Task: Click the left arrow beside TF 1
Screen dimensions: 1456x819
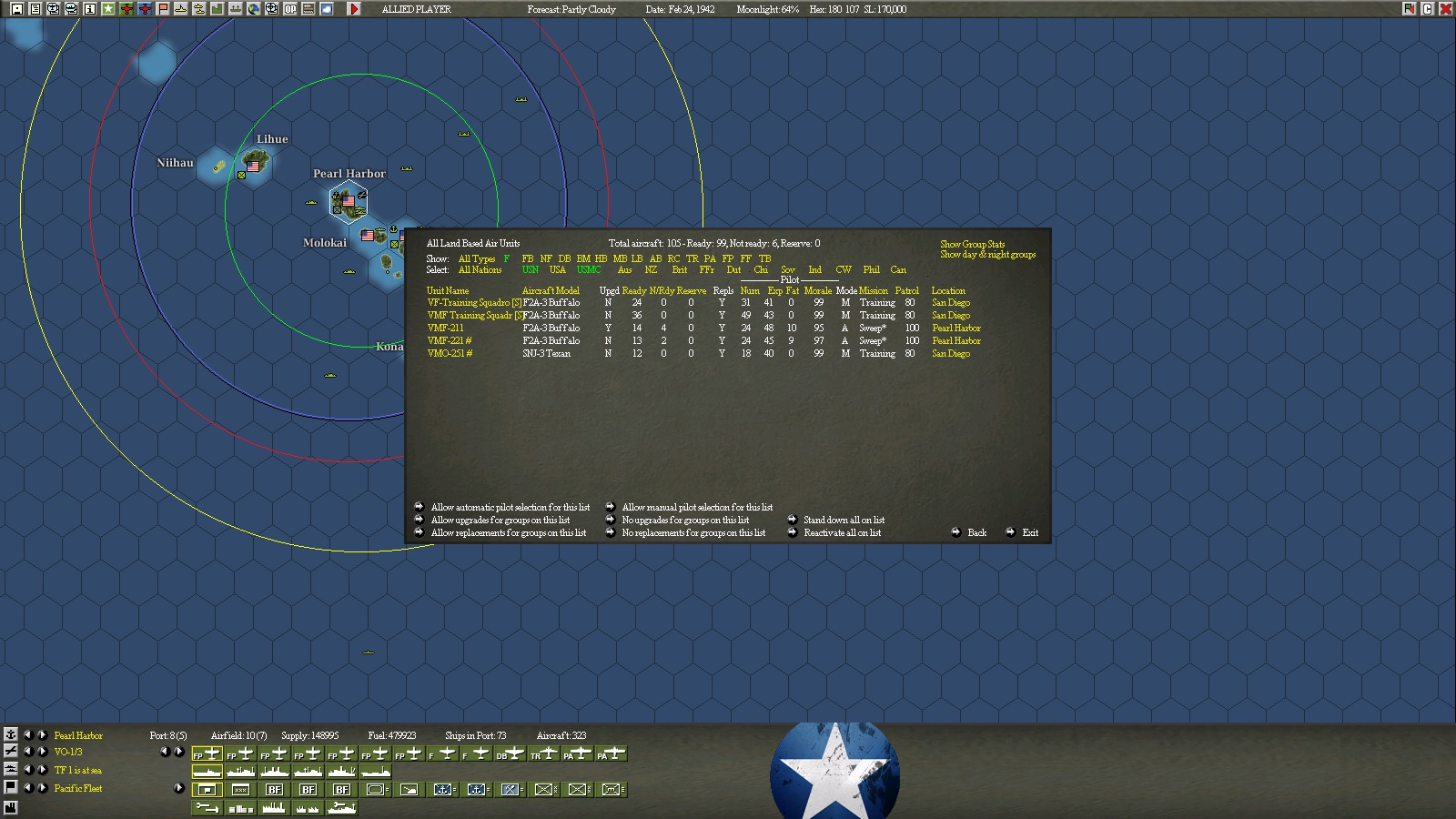Action: pos(28,769)
